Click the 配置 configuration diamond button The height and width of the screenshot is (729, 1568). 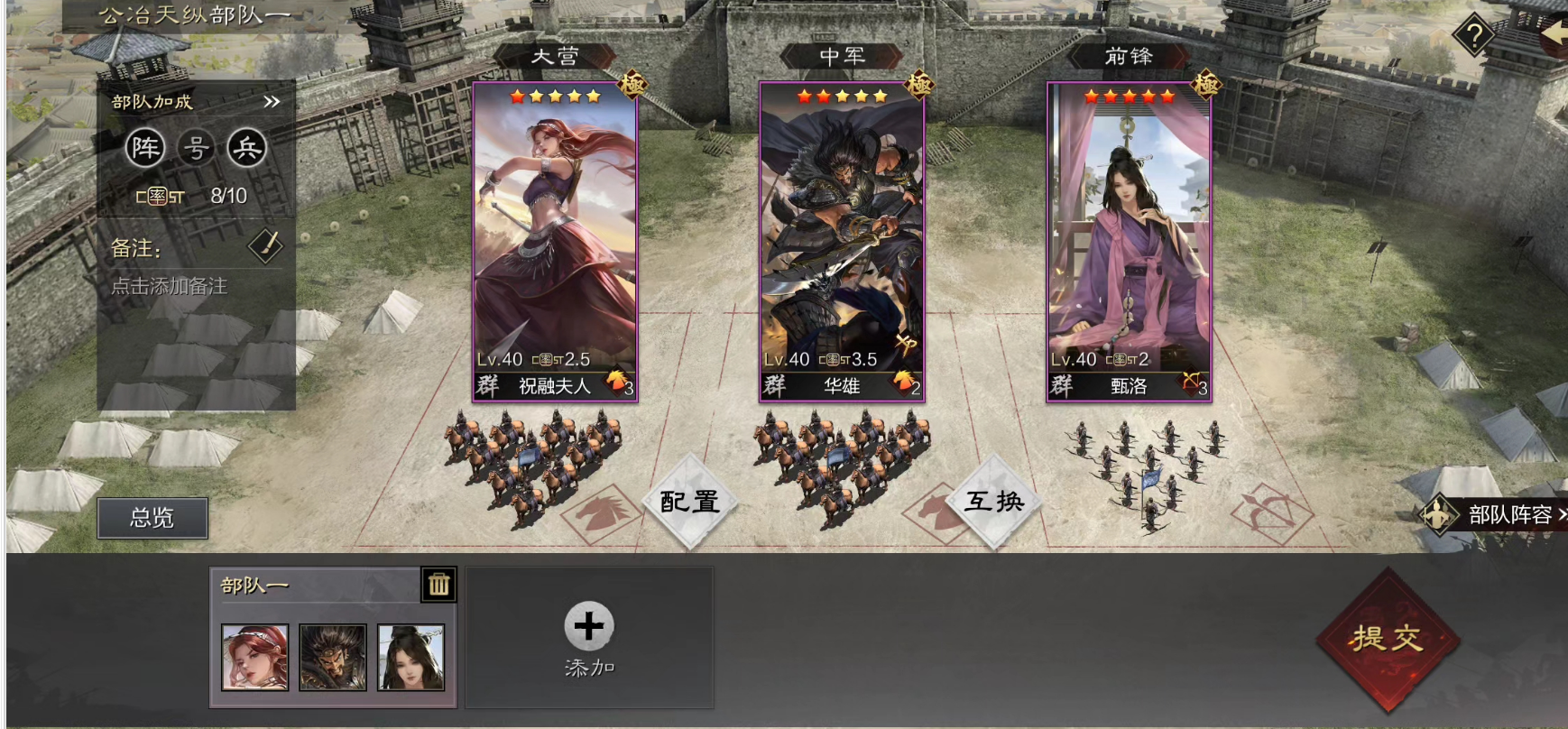coord(690,502)
